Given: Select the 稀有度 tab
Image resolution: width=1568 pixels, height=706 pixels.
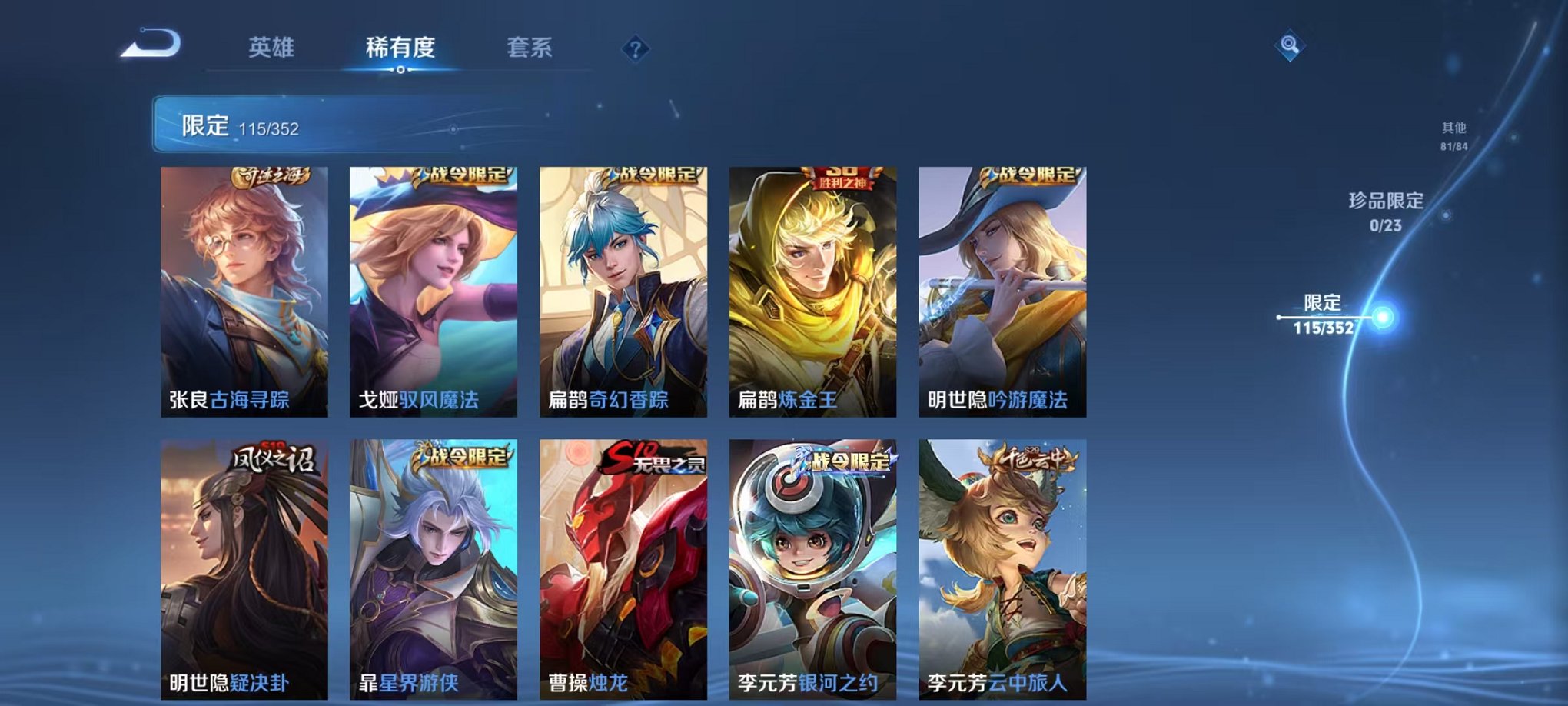Looking at the screenshot, I should tap(400, 48).
